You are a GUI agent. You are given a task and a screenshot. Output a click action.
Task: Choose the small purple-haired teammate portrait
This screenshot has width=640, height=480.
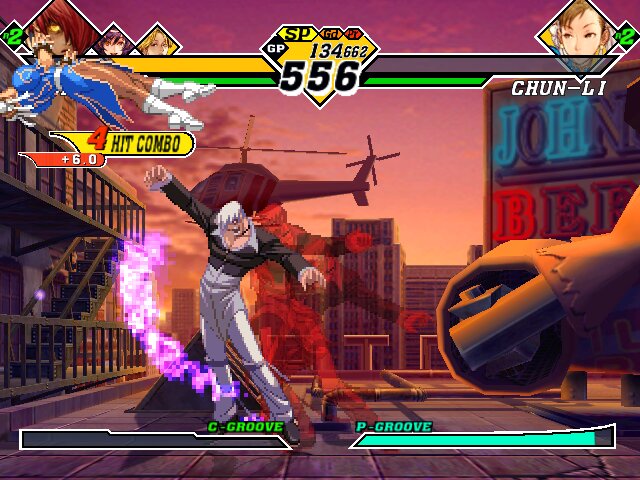point(113,40)
